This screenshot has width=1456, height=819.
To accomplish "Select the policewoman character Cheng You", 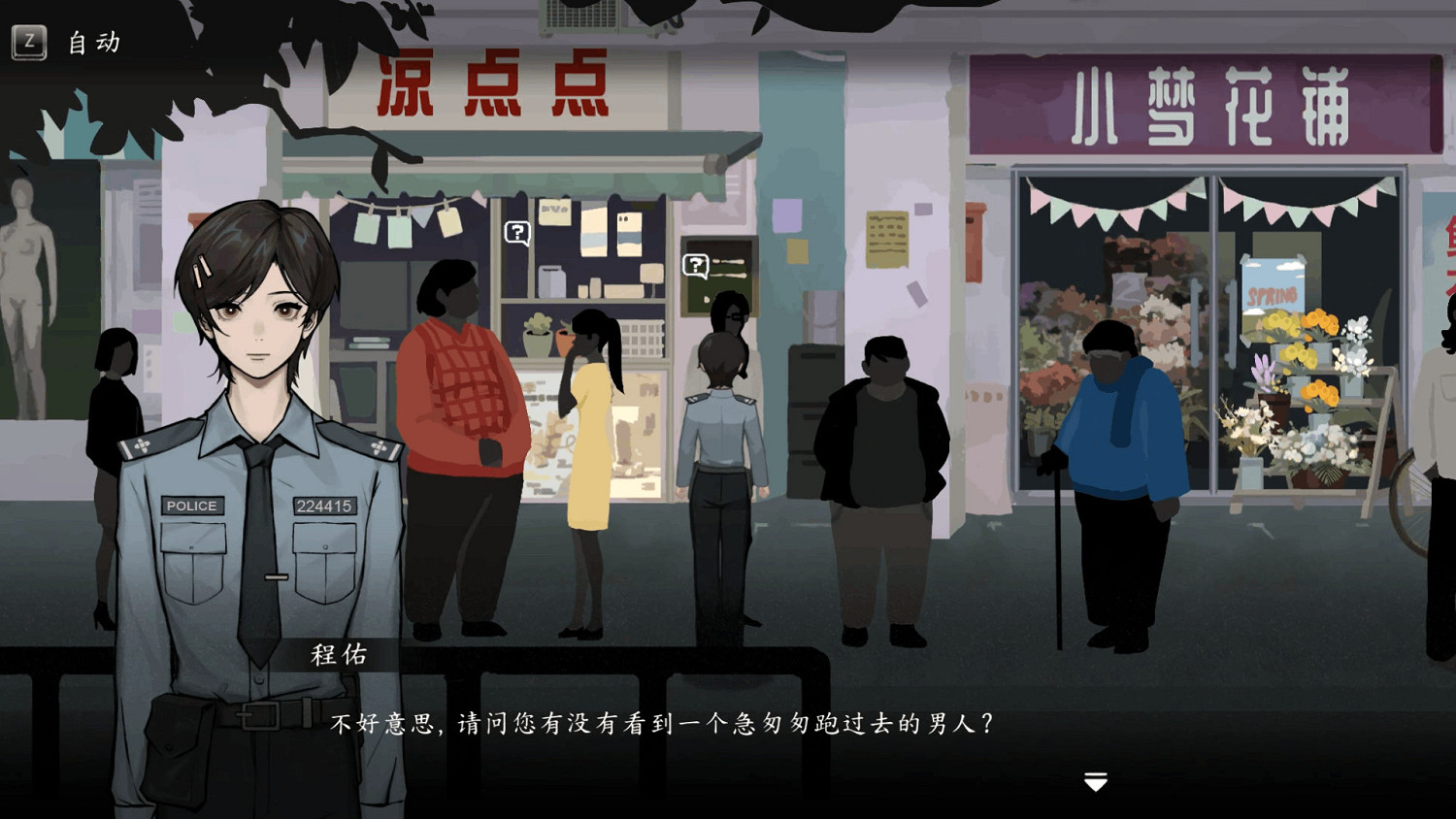I will click(257, 437).
